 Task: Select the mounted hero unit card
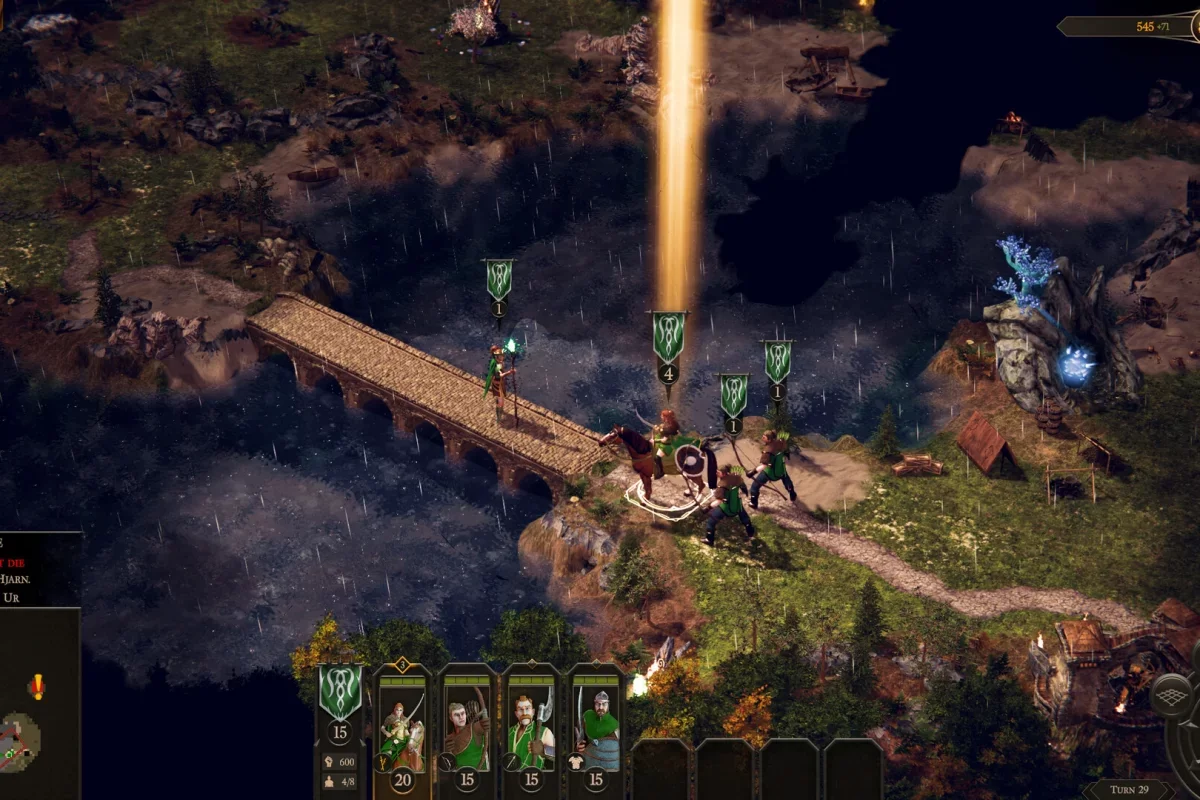(403, 722)
